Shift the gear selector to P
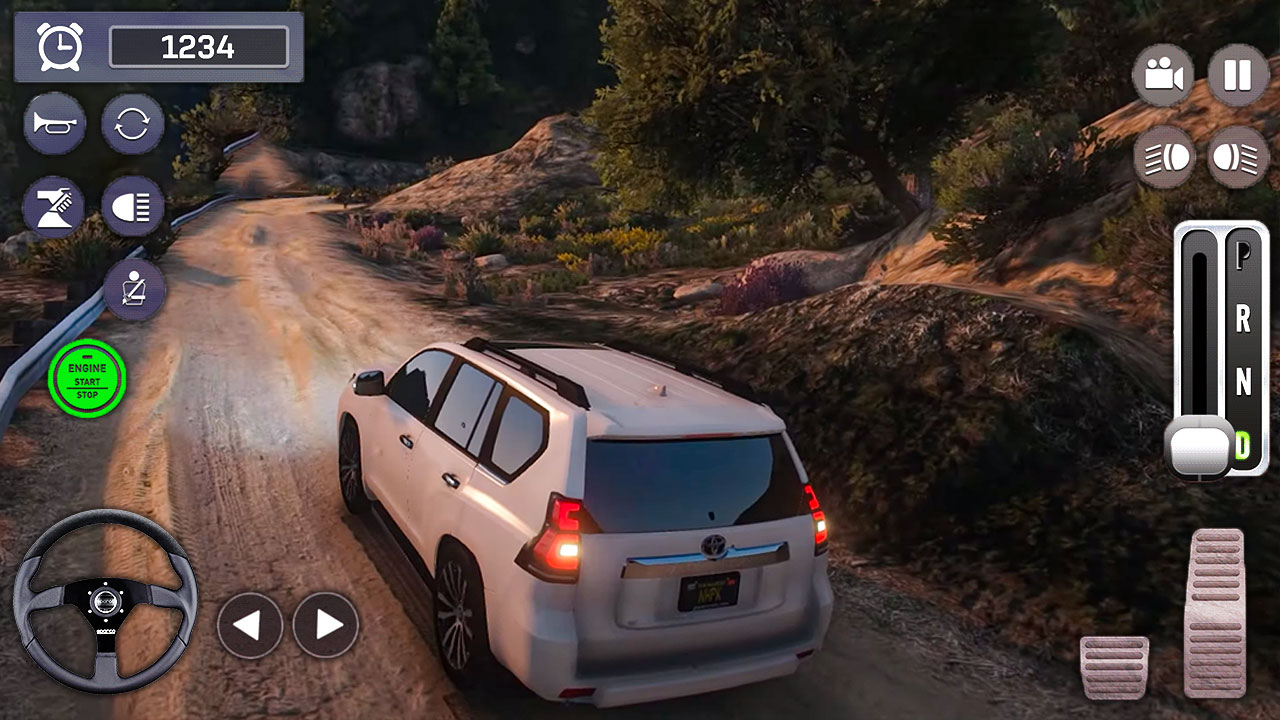 point(1243,255)
